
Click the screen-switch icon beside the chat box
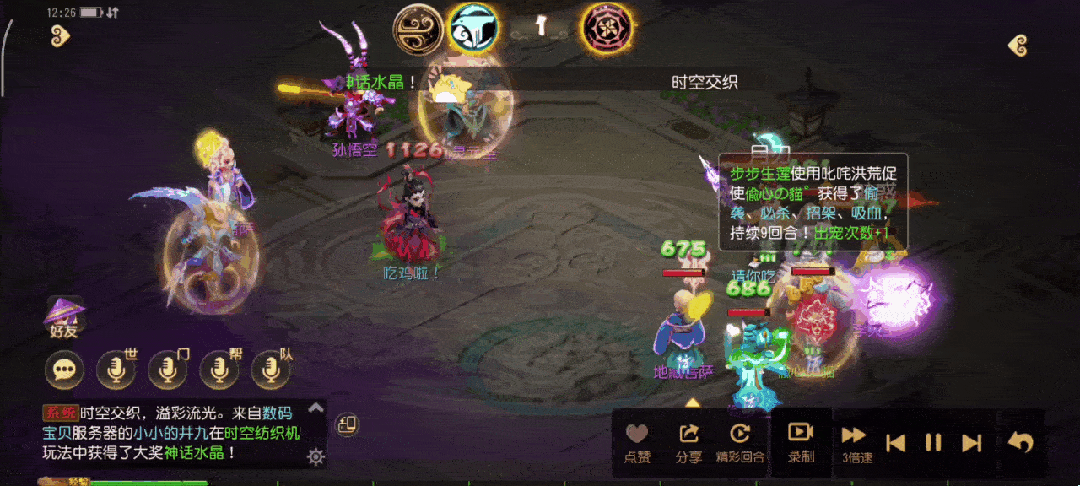pos(347,424)
